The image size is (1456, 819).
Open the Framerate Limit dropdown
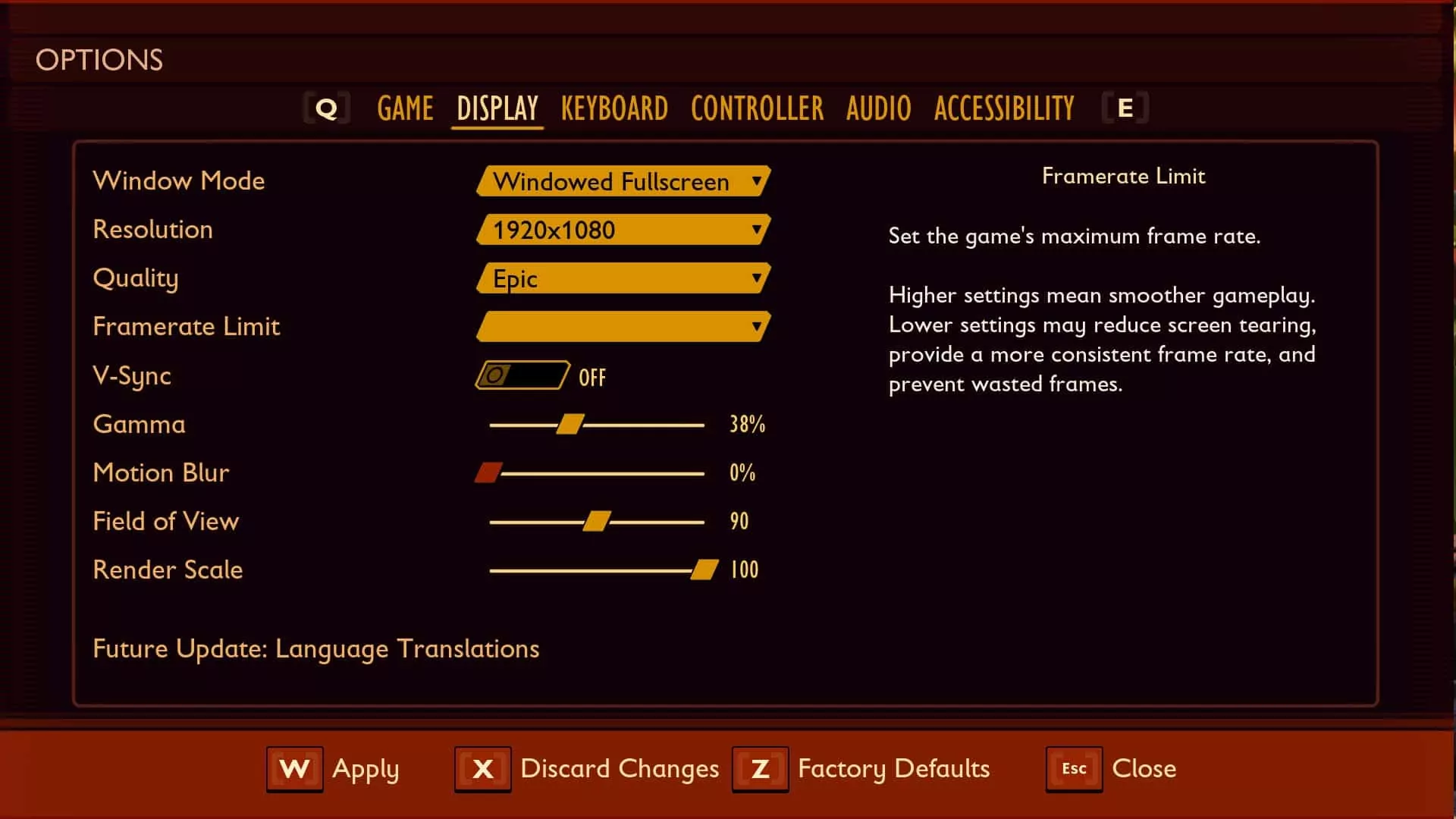tap(623, 327)
